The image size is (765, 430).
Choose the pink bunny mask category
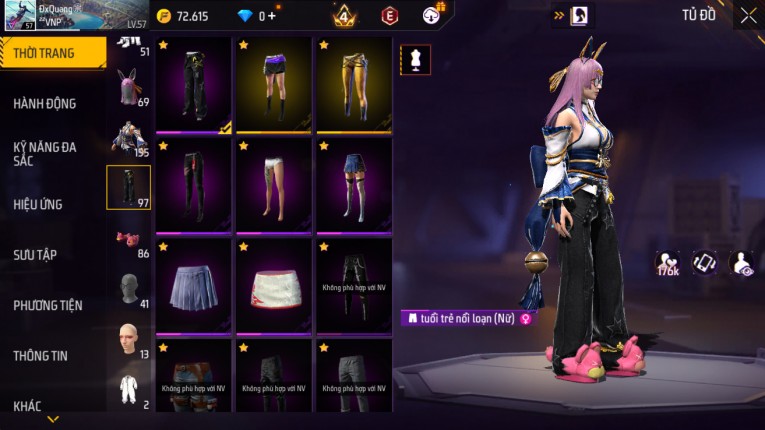(127, 88)
